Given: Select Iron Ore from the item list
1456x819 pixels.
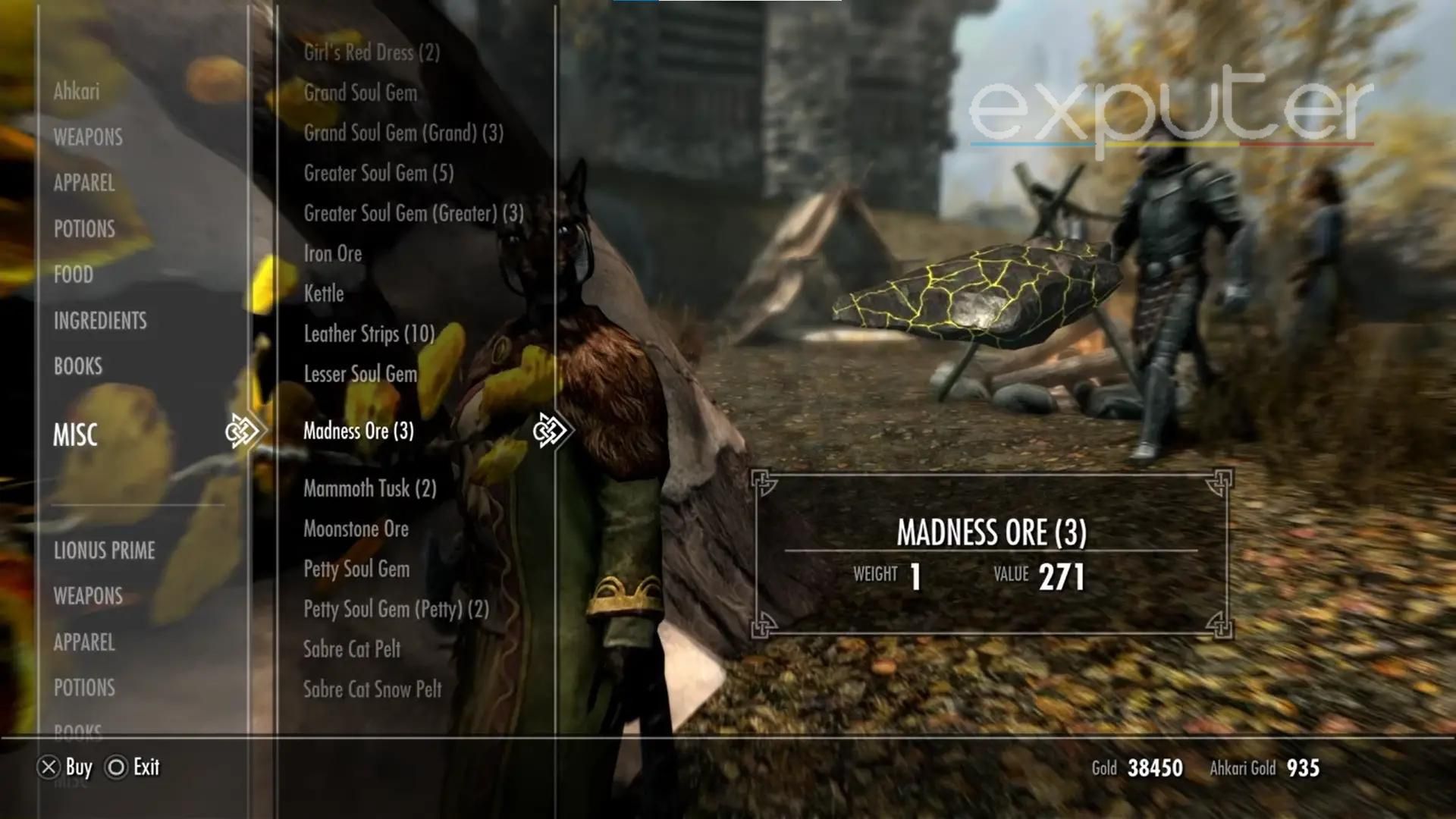Looking at the screenshot, I should click(332, 253).
